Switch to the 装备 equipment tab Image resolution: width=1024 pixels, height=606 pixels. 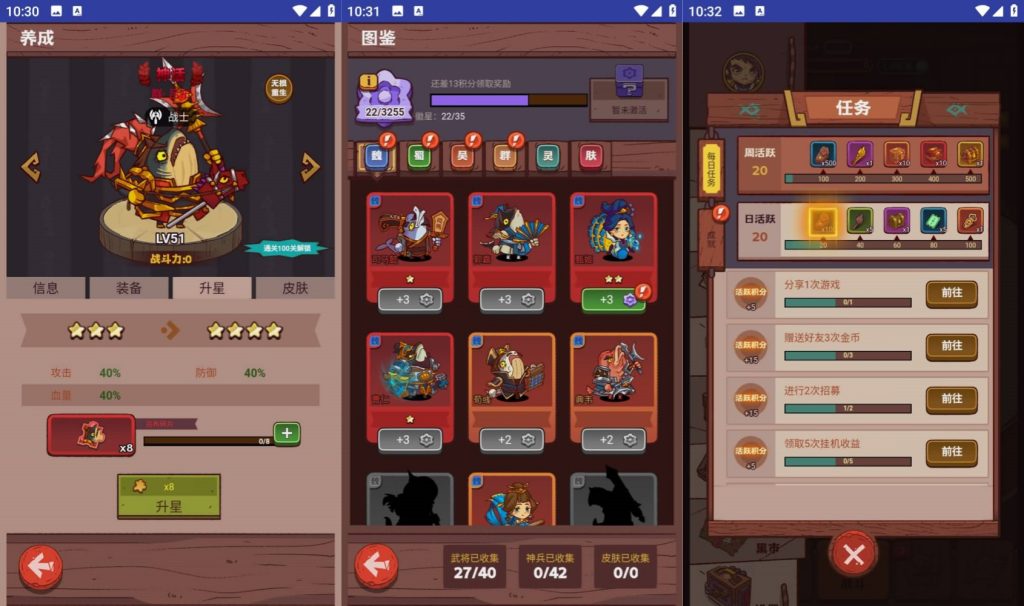(x=129, y=288)
